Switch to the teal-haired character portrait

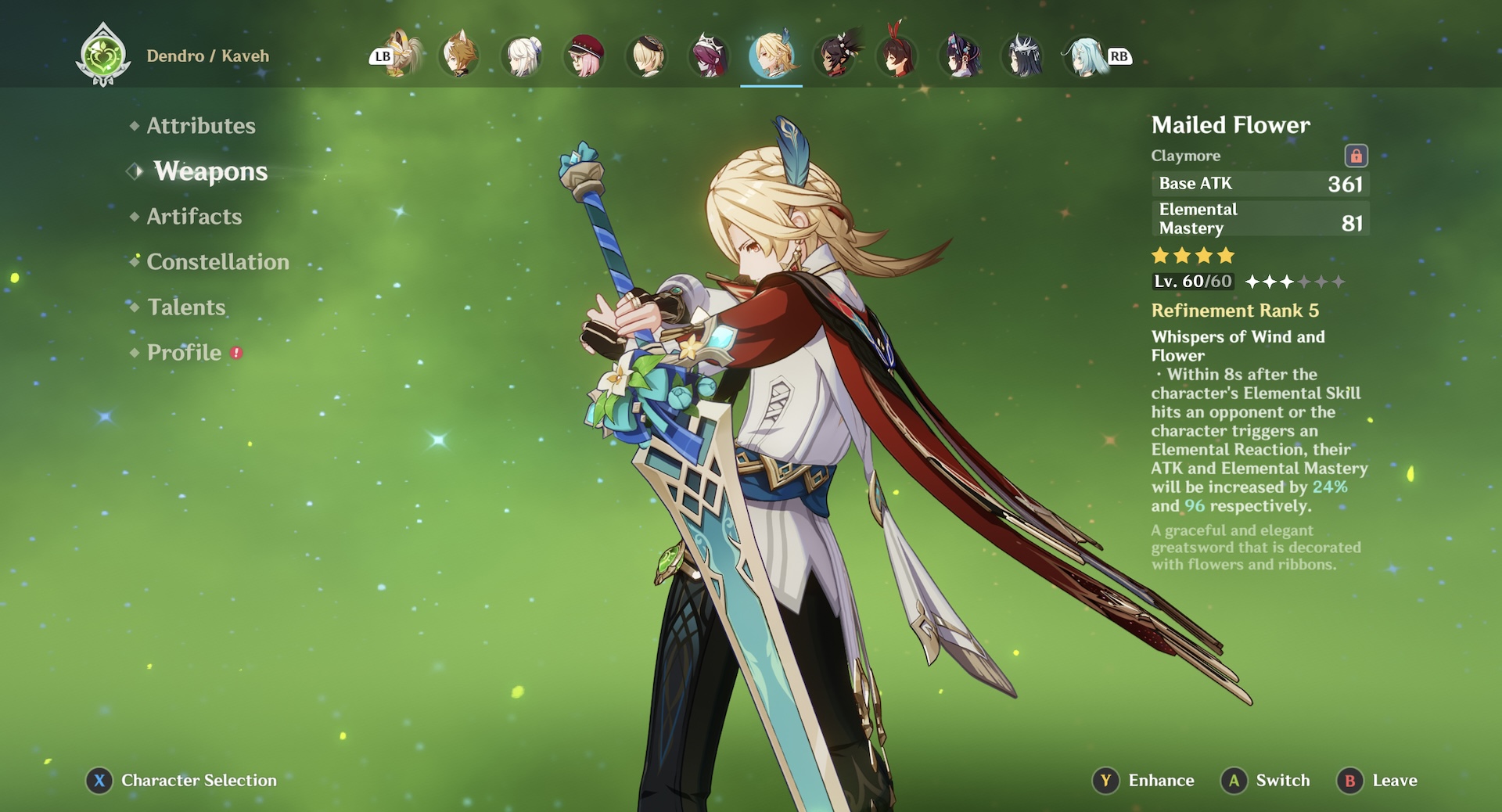pyautogui.click(x=1085, y=56)
